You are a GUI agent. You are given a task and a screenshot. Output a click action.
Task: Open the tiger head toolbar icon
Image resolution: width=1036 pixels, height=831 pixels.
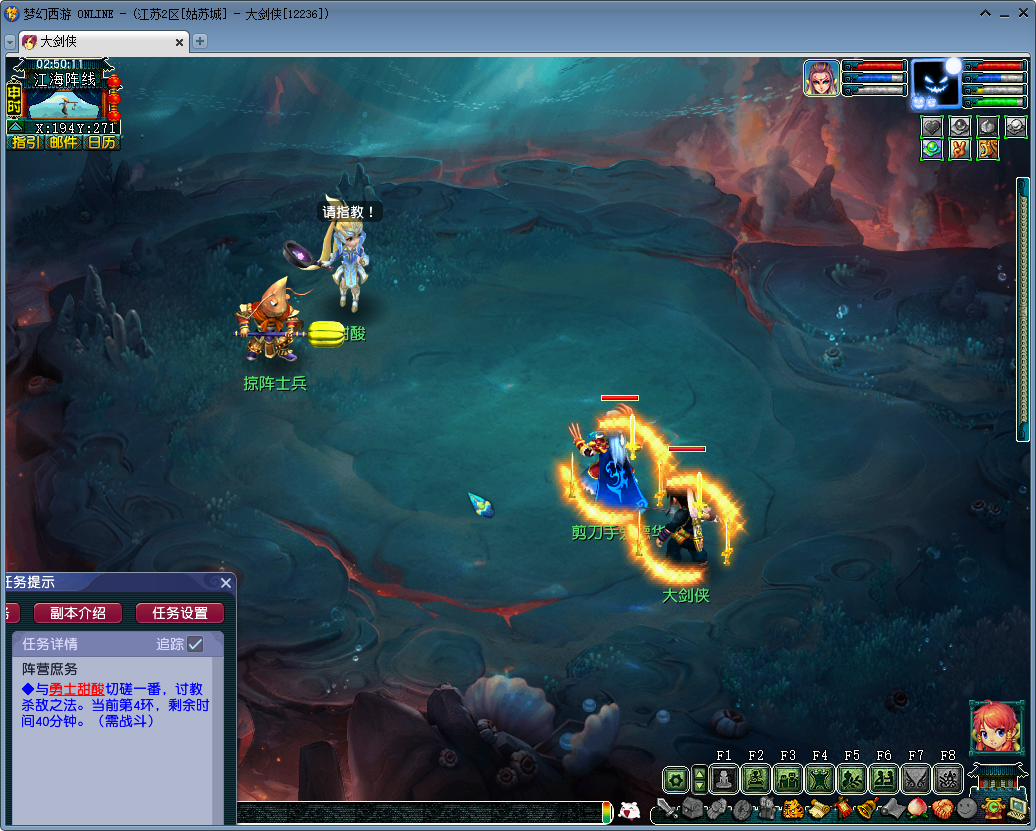click(x=792, y=808)
